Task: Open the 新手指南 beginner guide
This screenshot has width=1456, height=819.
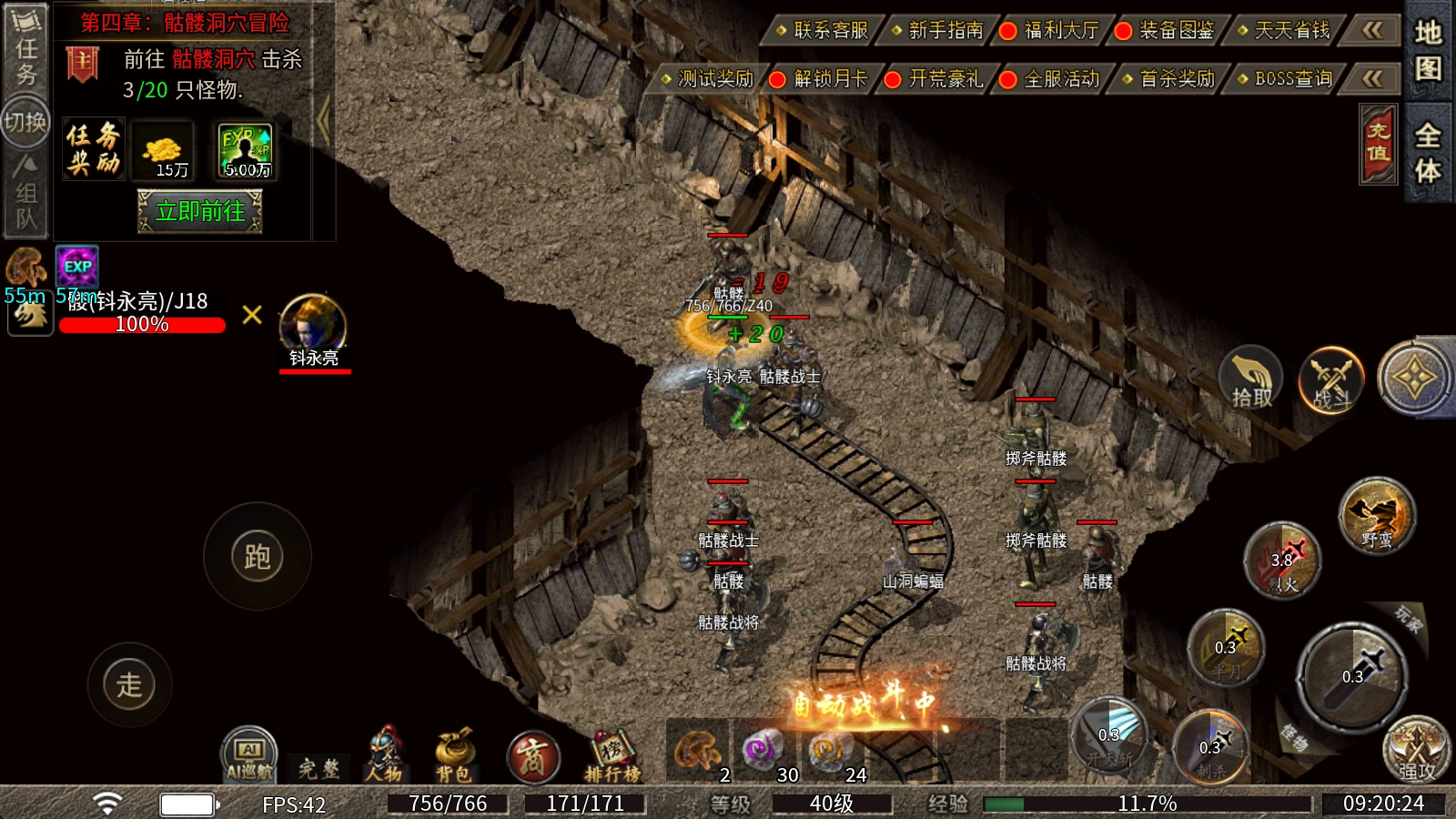Action: point(939,31)
